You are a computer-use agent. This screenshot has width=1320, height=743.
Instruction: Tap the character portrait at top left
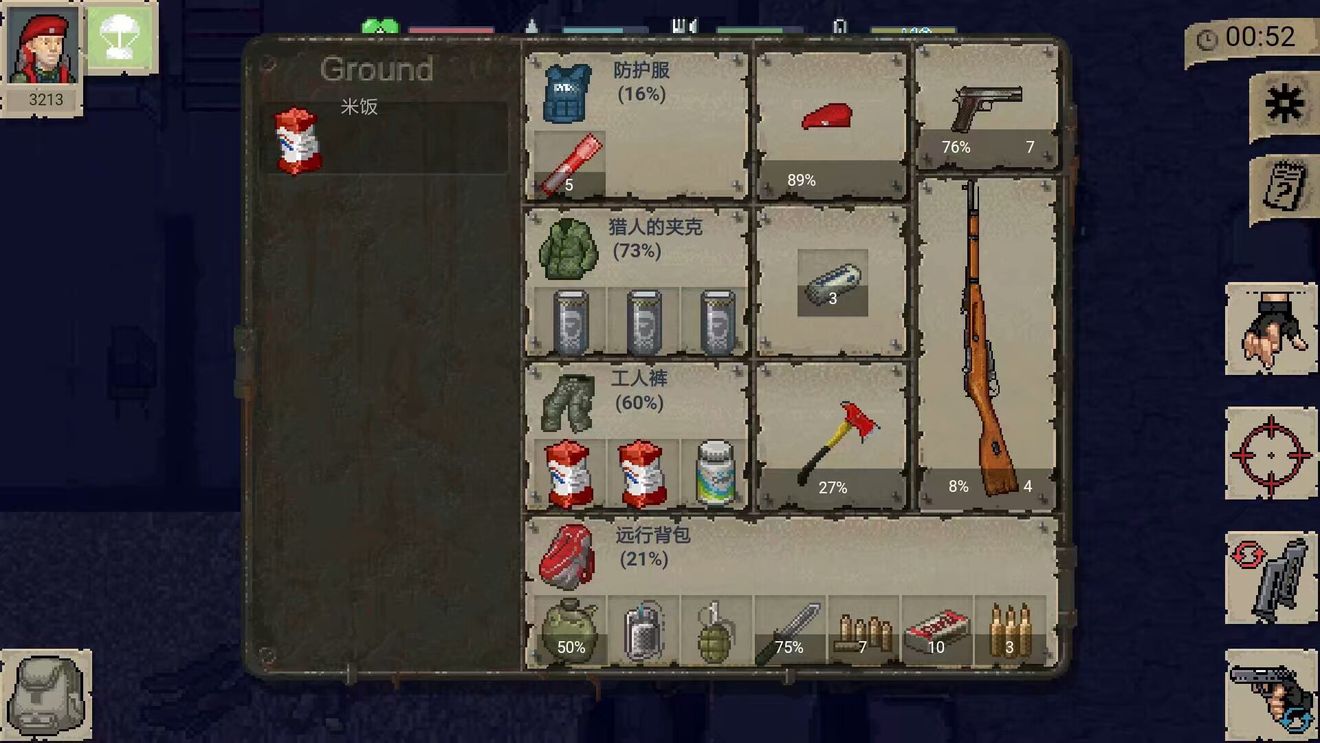44,45
